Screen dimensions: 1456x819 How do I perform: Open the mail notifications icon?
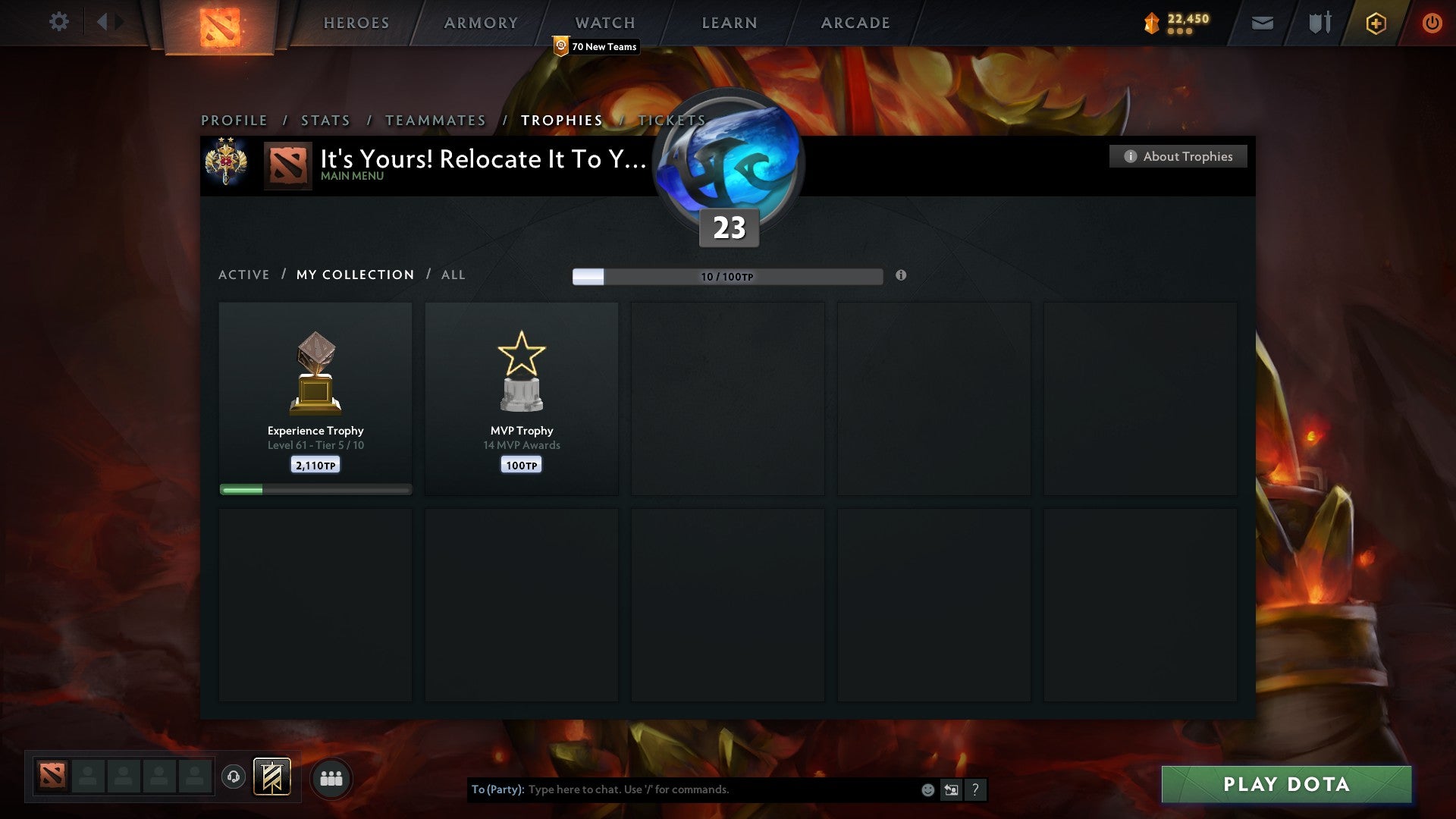pyautogui.click(x=1262, y=23)
